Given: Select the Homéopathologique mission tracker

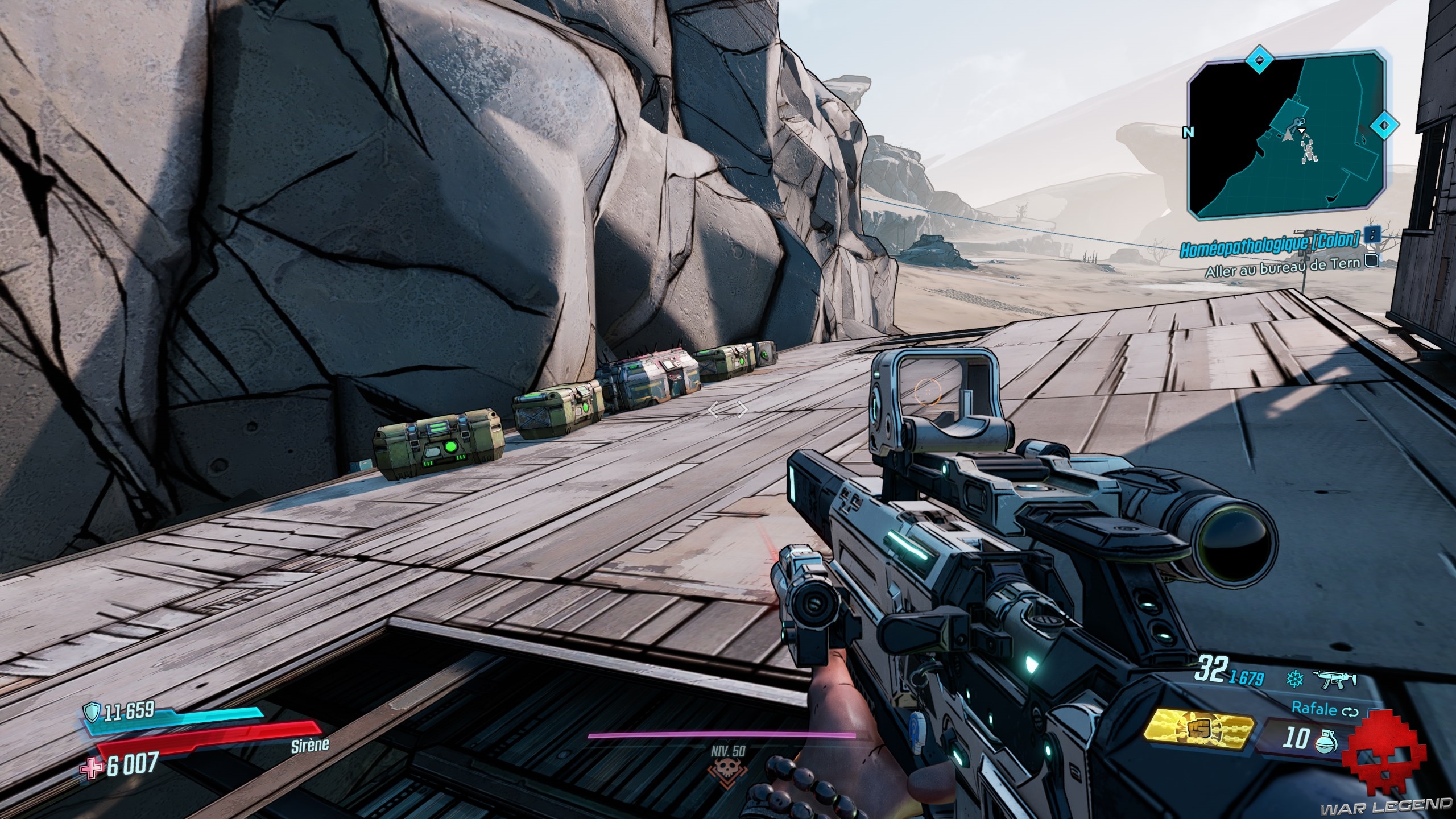Looking at the screenshot, I should click(x=1273, y=237).
